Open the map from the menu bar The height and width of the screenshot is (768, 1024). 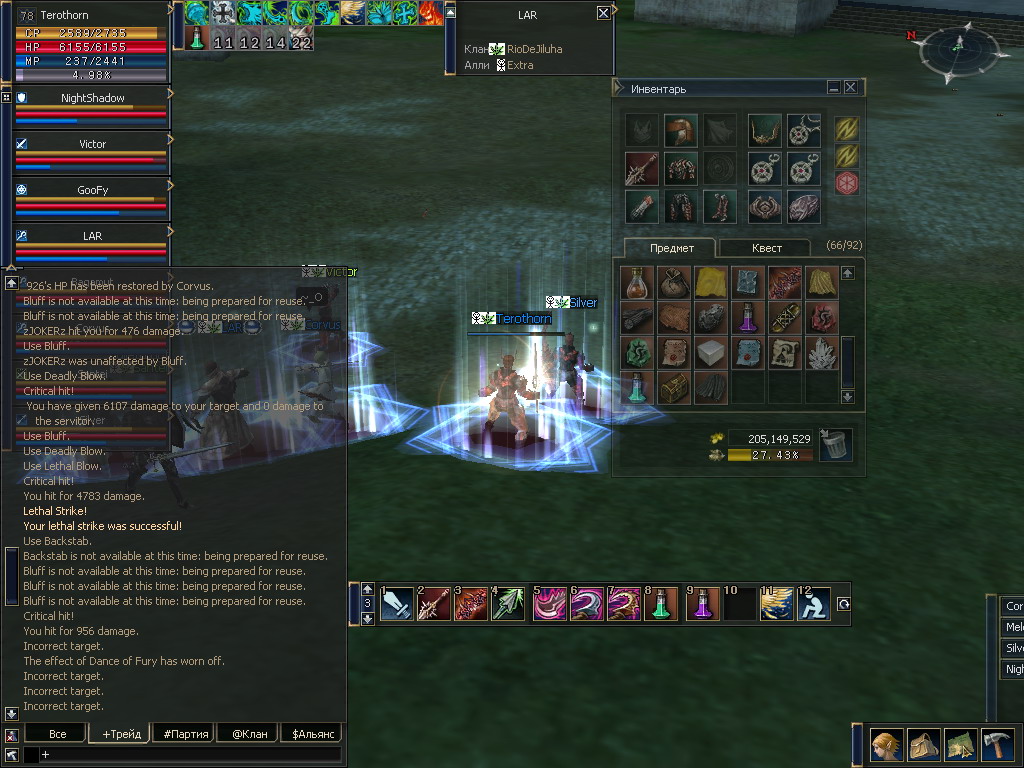960,745
